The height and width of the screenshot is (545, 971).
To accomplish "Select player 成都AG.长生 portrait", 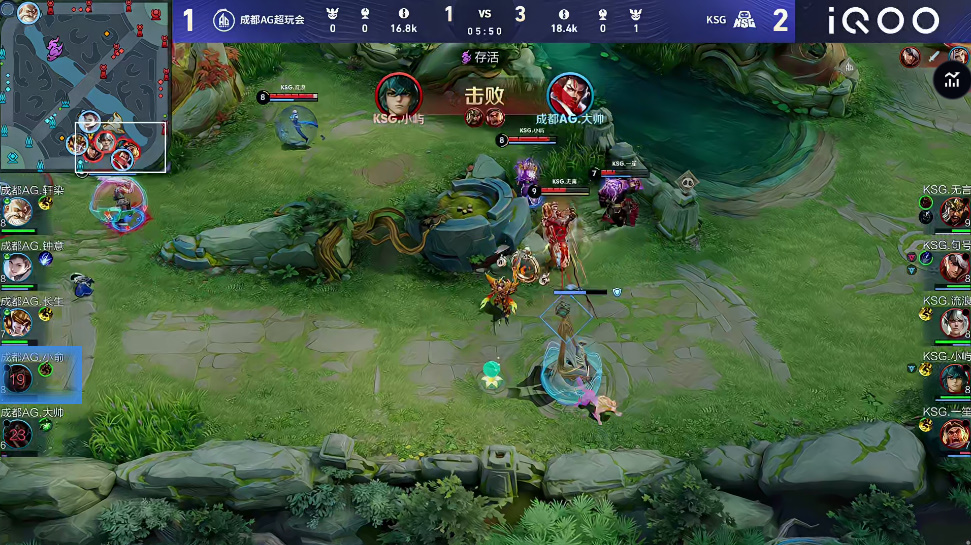I will tap(17, 322).
